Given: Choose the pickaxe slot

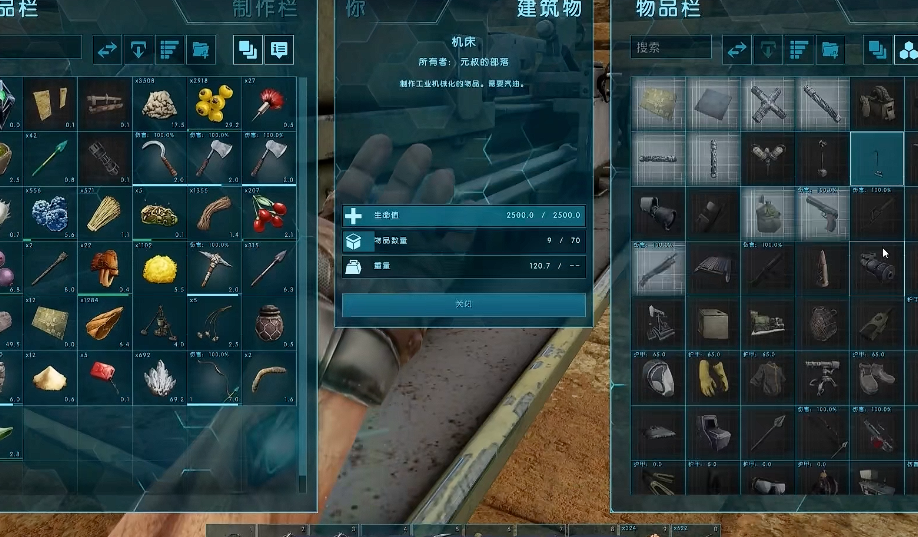Looking at the screenshot, I should click(x=212, y=267).
